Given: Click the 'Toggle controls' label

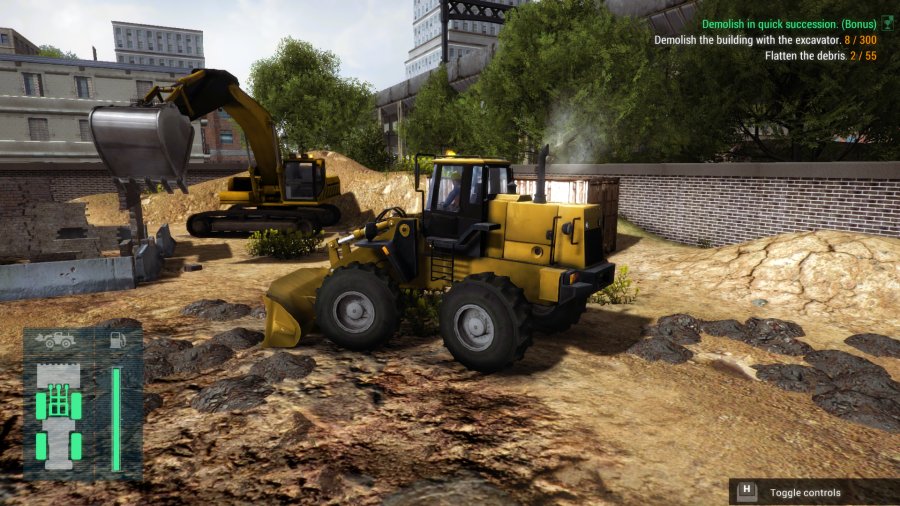Looking at the screenshot, I should coord(805,492).
